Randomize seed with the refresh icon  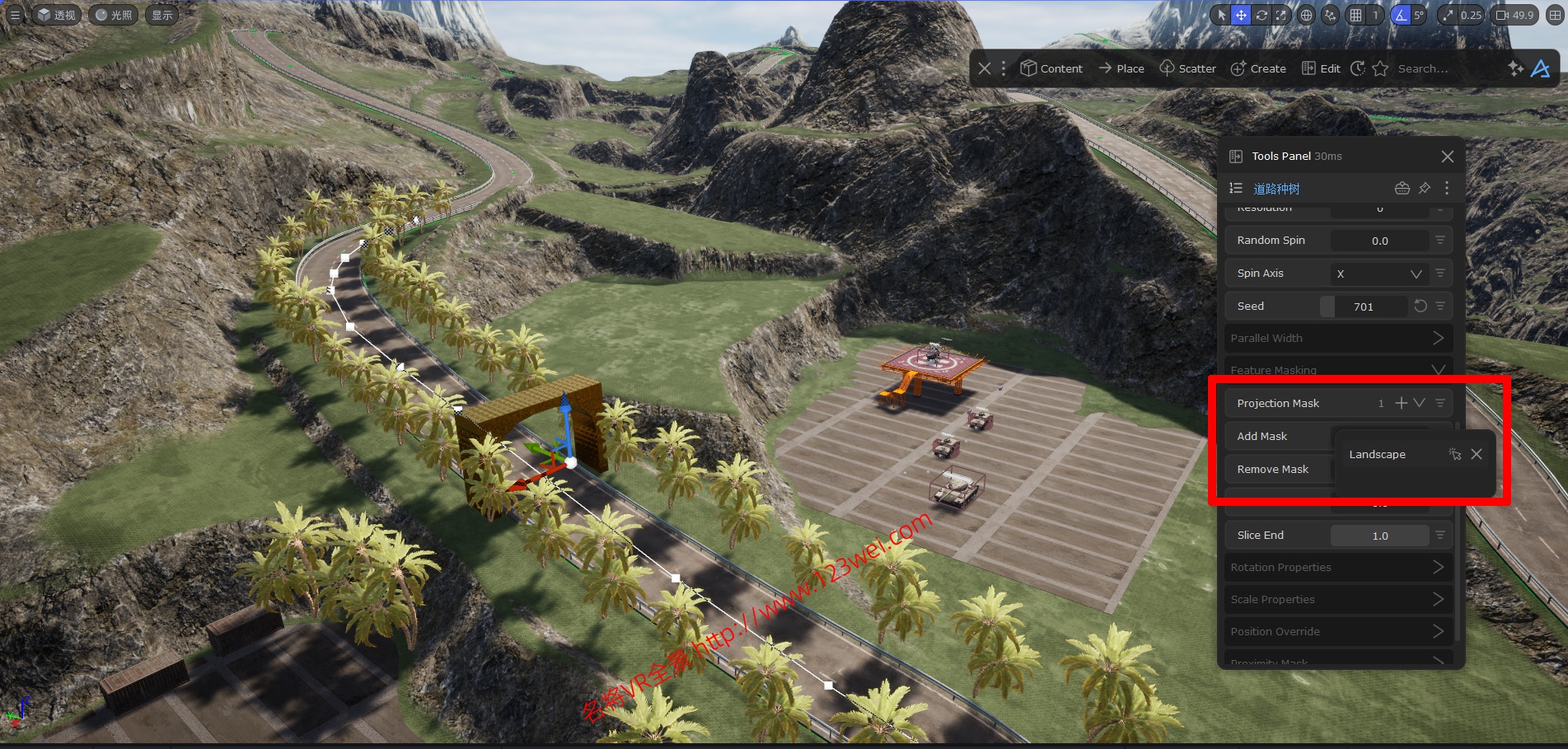tap(1421, 307)
